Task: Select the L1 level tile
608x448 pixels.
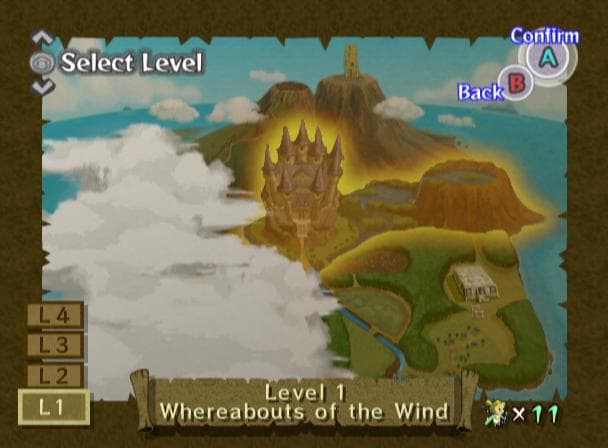Action: coord(54,407)
